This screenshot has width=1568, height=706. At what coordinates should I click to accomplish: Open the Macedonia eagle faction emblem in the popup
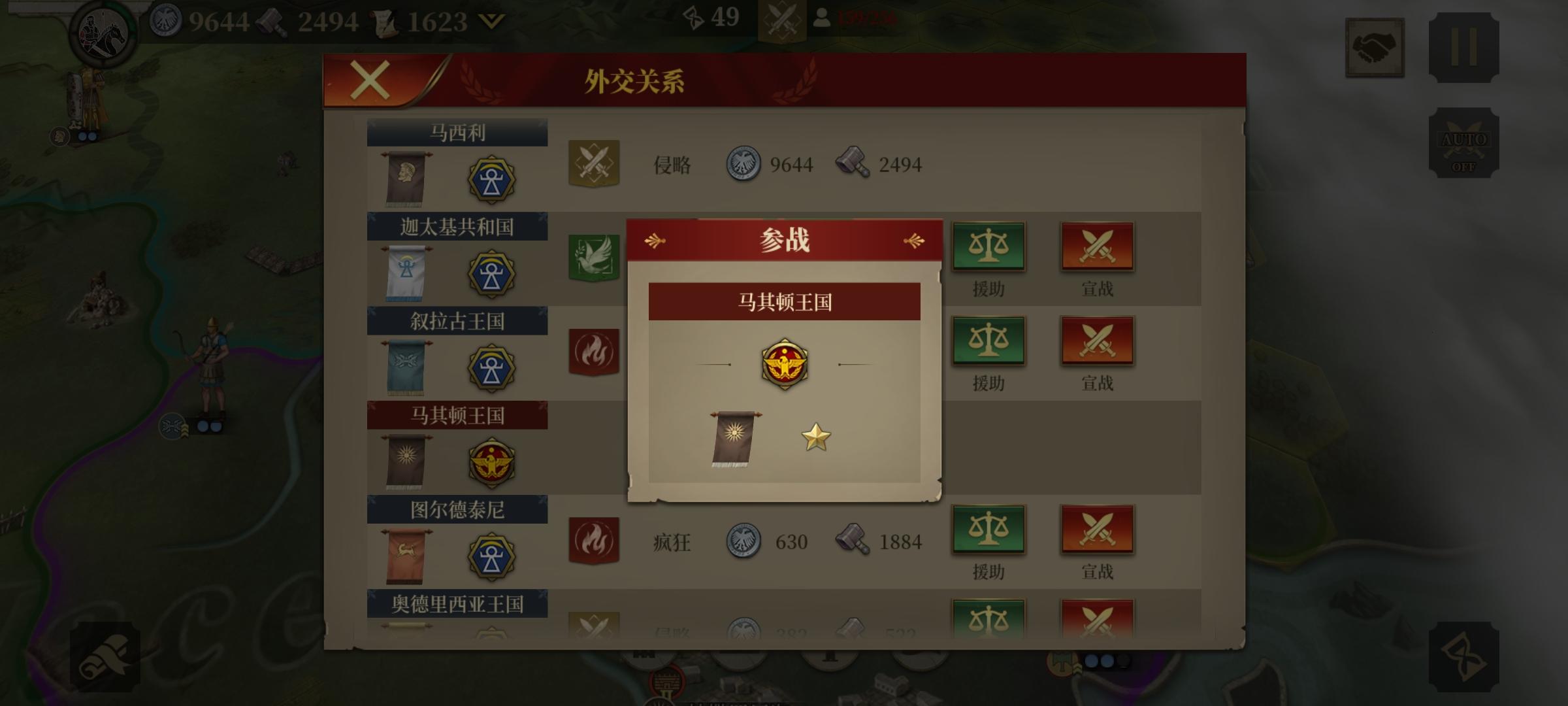(x=785, y=364)
